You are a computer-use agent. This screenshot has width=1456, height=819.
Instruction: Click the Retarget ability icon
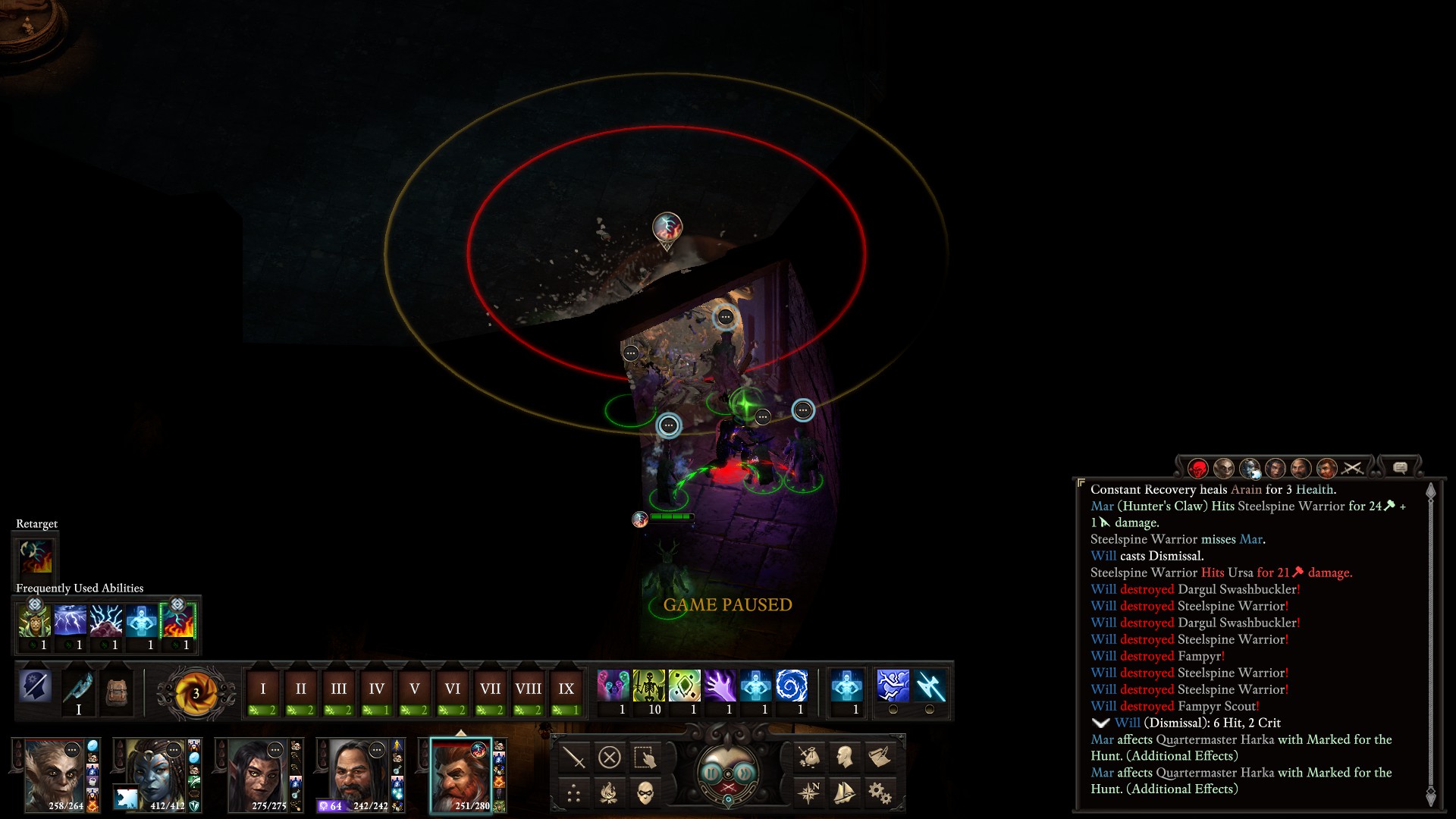click(x=36, y=556)
